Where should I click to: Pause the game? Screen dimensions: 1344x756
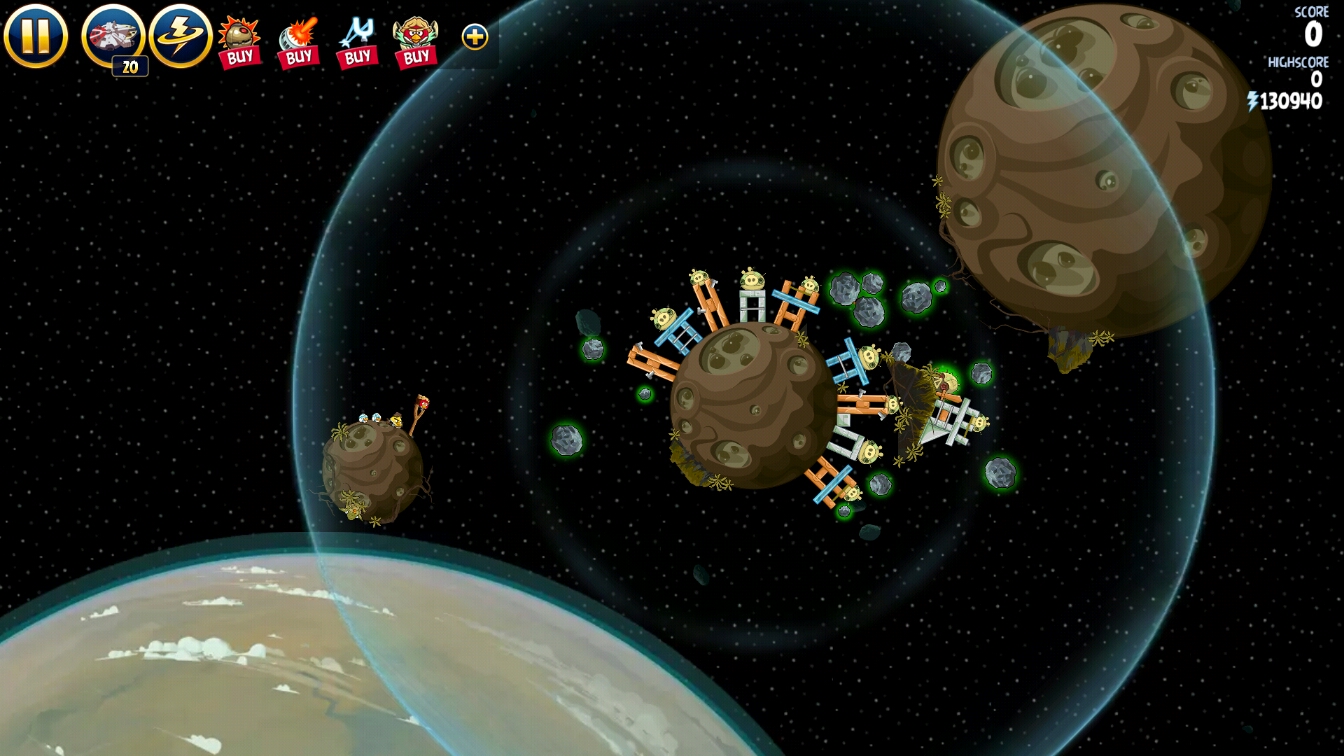coord(35,36)
